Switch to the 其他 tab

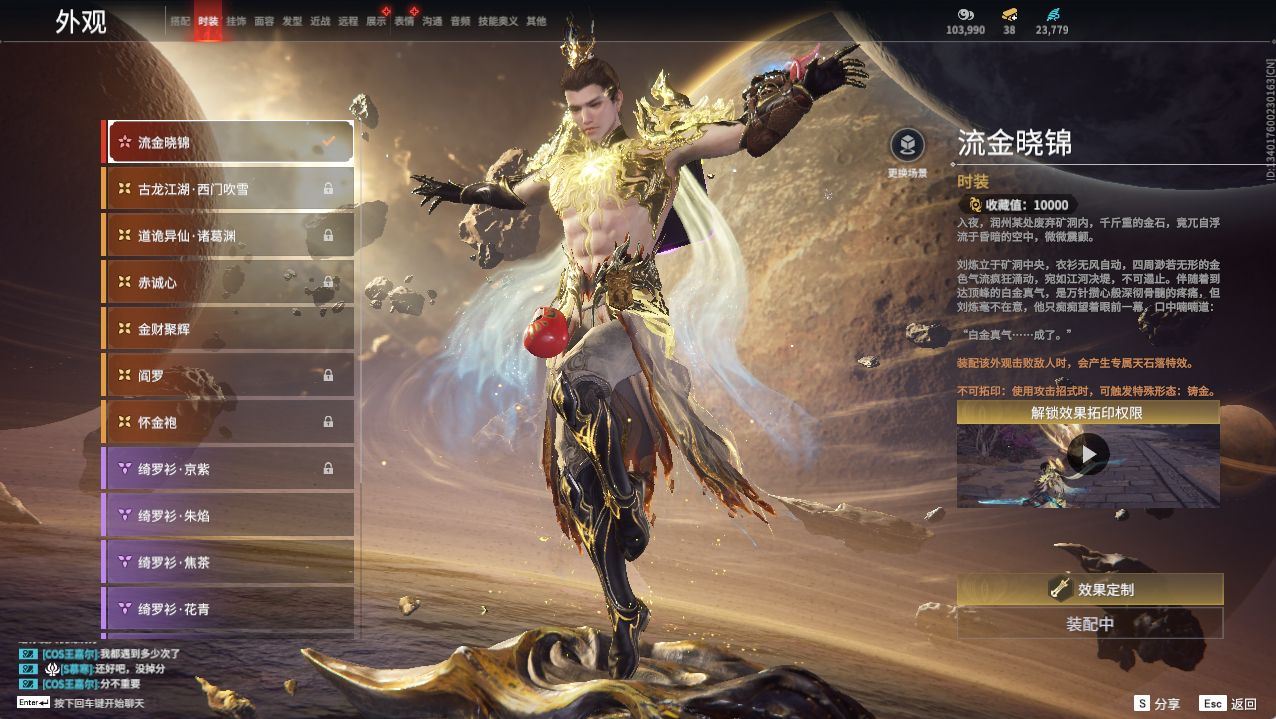pos(536,21)
